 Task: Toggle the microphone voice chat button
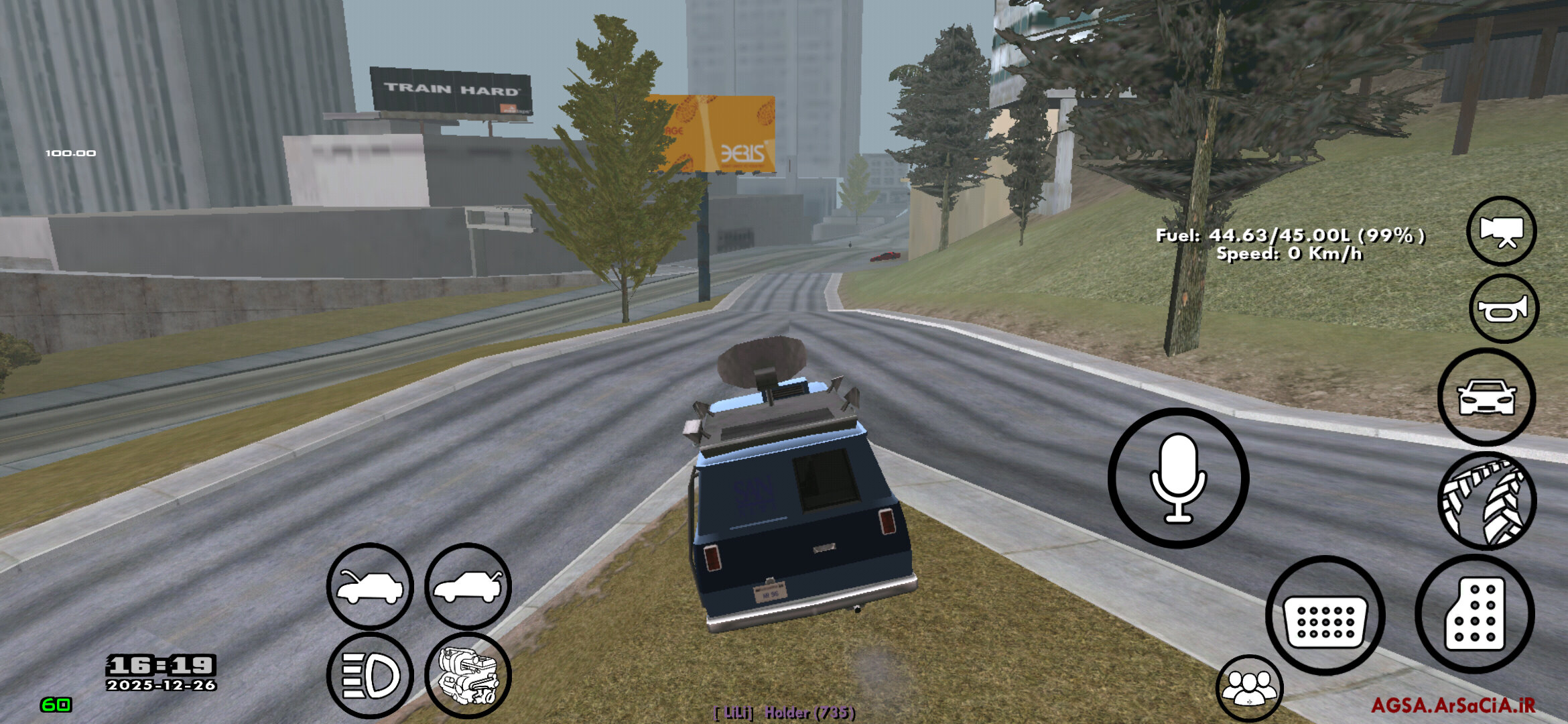pyautogui.click(x=1178, y=478)
